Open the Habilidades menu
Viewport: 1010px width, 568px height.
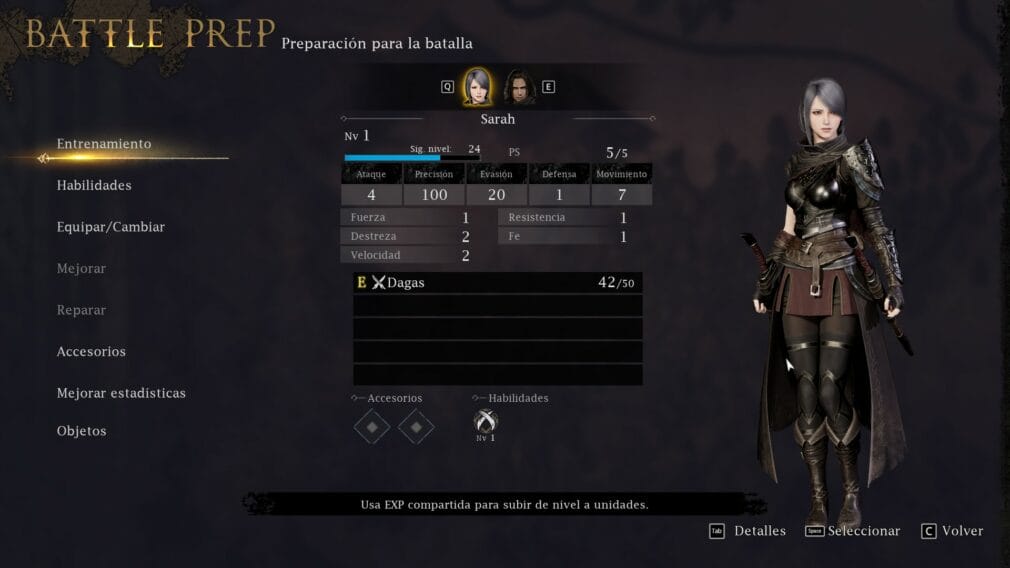[x=94, y=185]
